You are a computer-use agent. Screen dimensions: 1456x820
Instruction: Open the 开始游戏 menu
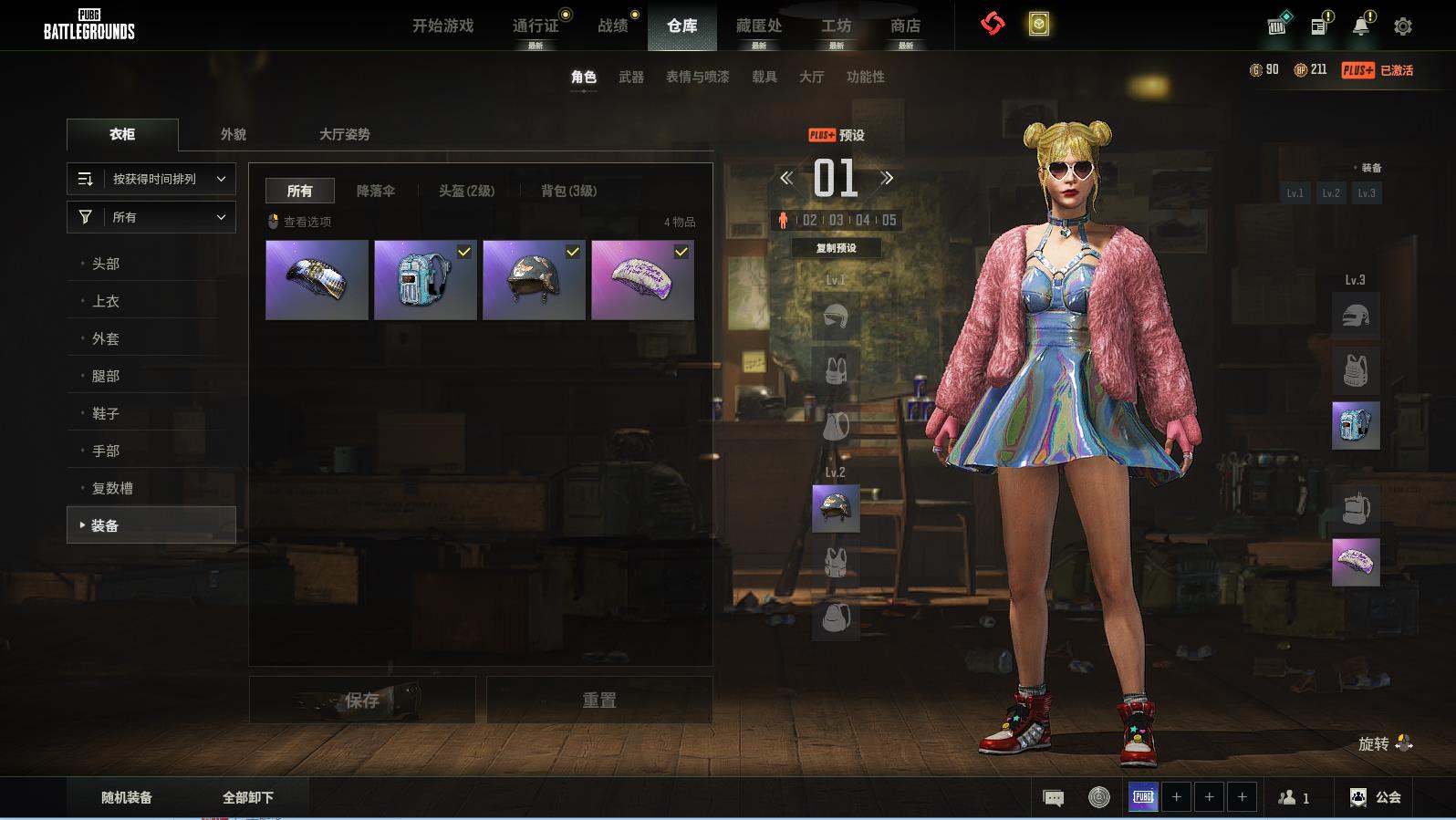[x=442, y=26]
